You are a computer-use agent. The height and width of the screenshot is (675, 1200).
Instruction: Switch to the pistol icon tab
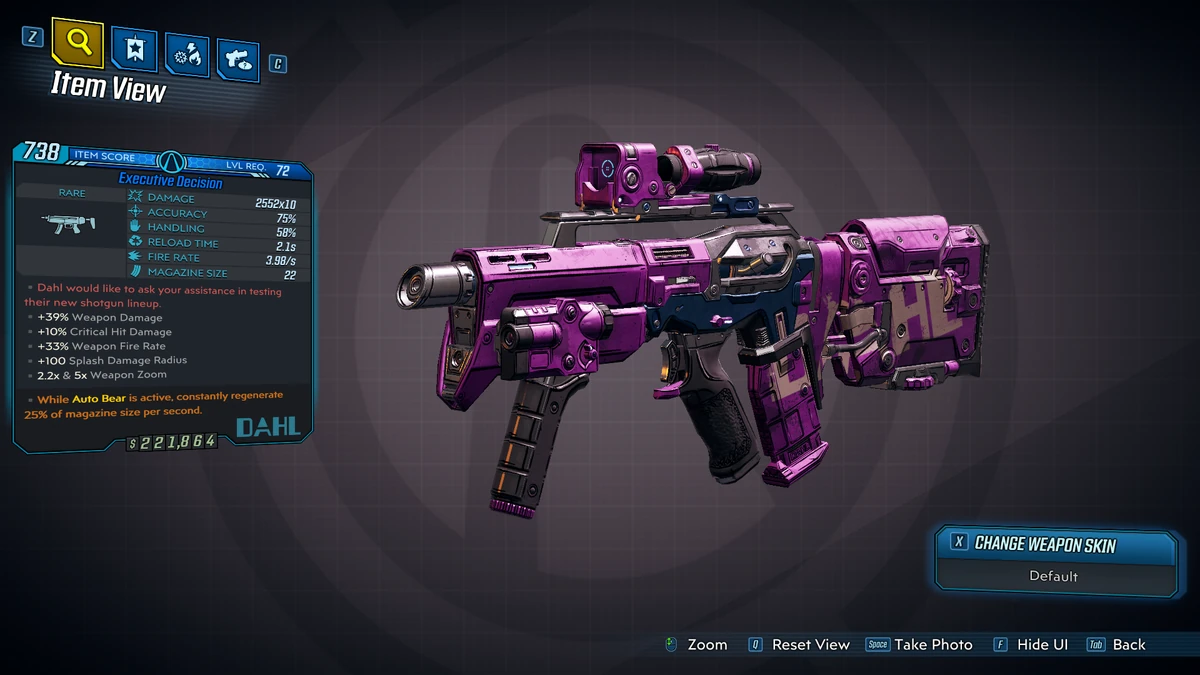click(237, 59)
